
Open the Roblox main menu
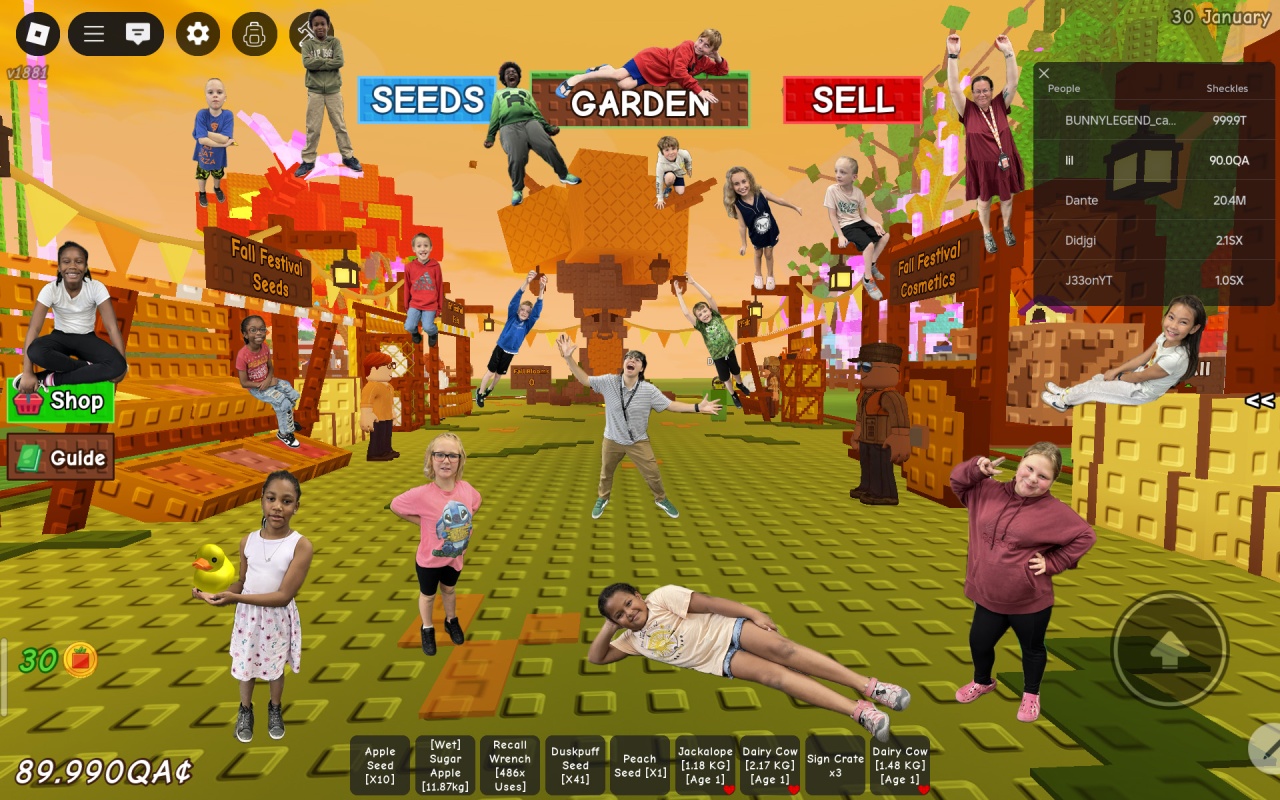point(37,34)
